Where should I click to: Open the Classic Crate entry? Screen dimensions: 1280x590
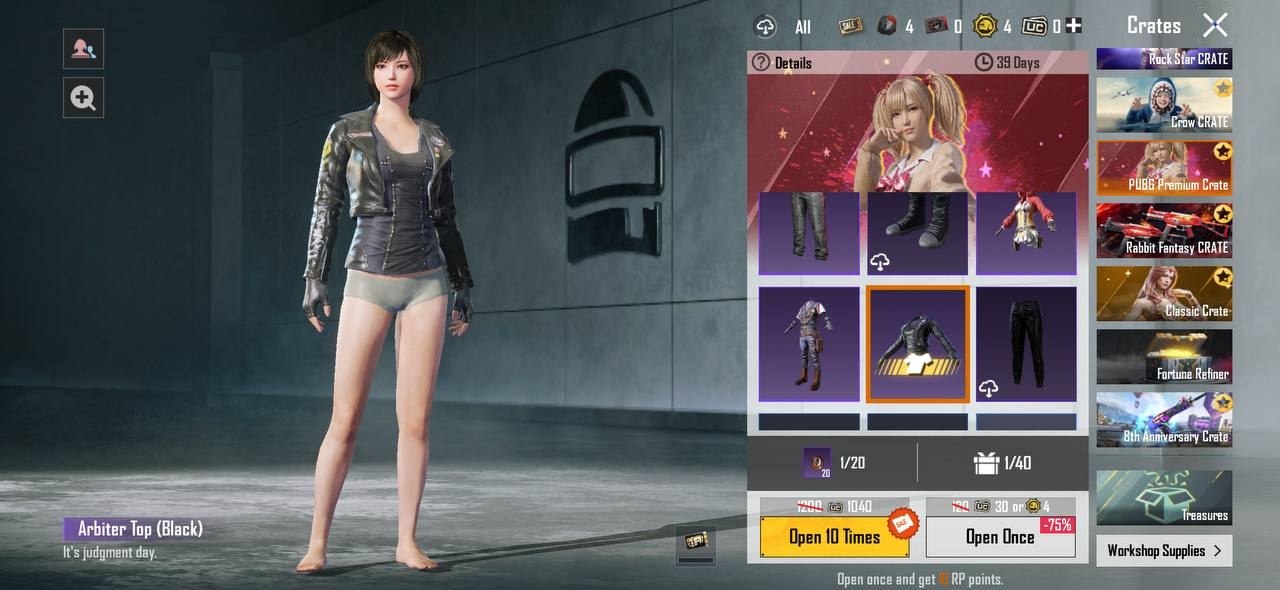(x=1164, y=293)
